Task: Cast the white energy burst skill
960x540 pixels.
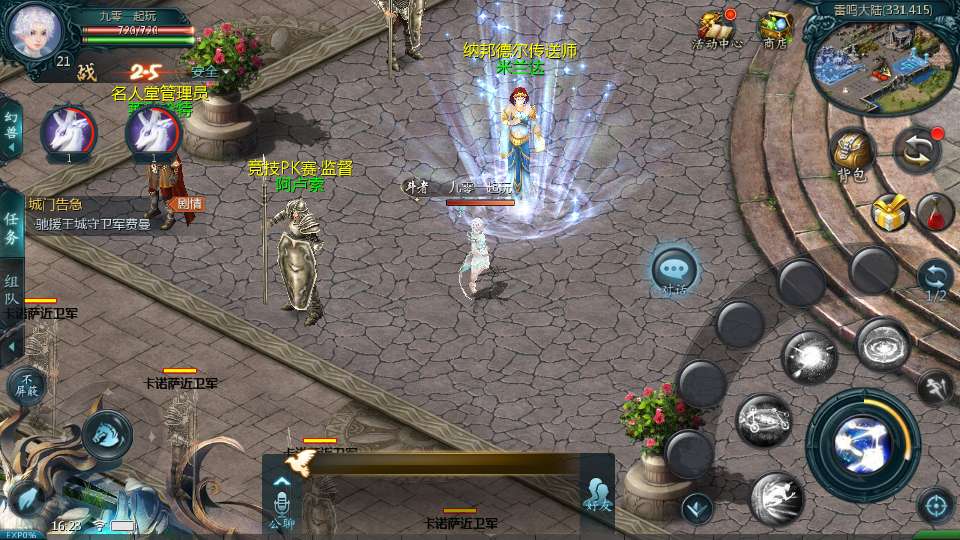Action: tap(808, 357)
